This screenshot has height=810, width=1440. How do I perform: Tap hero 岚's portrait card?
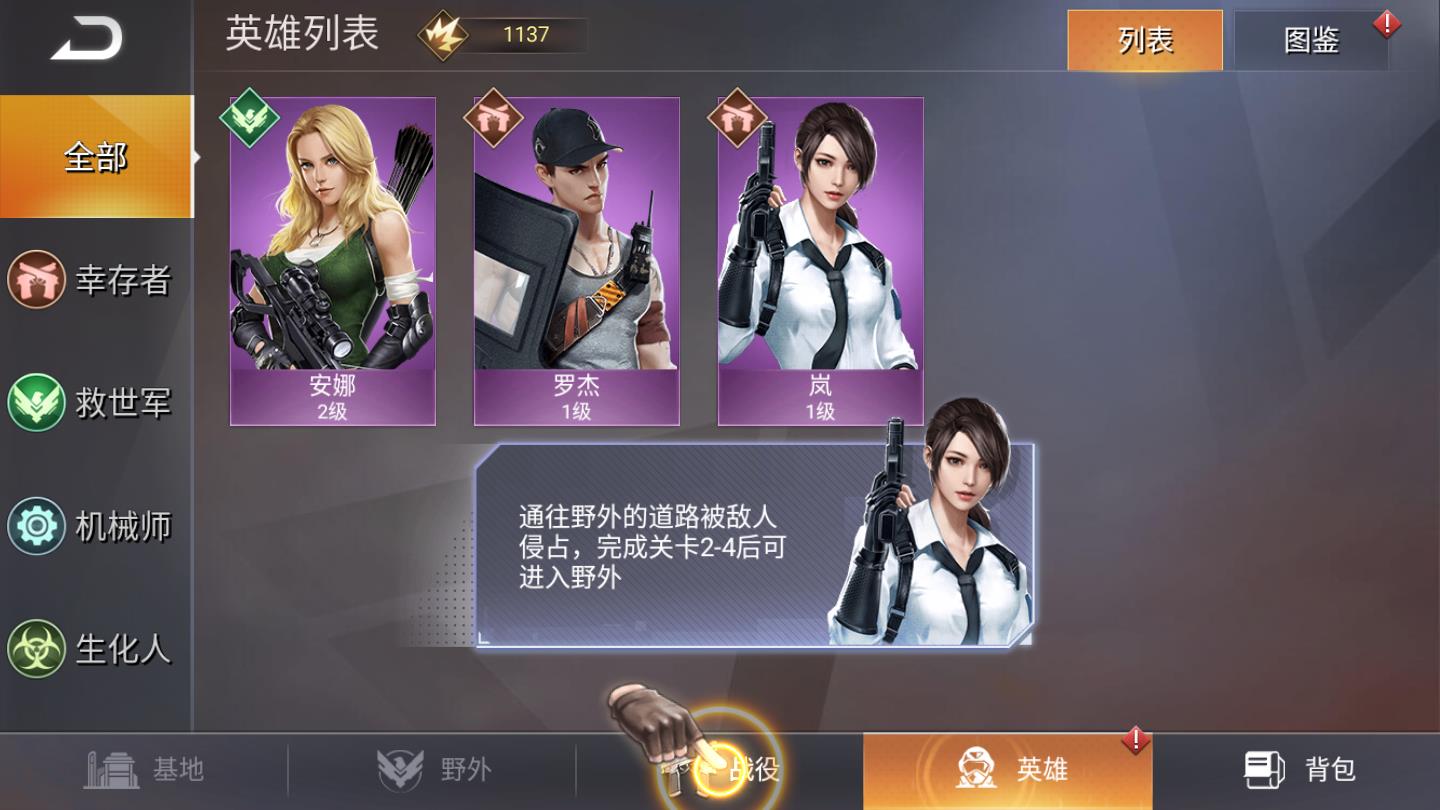click(x=820, y=260)
